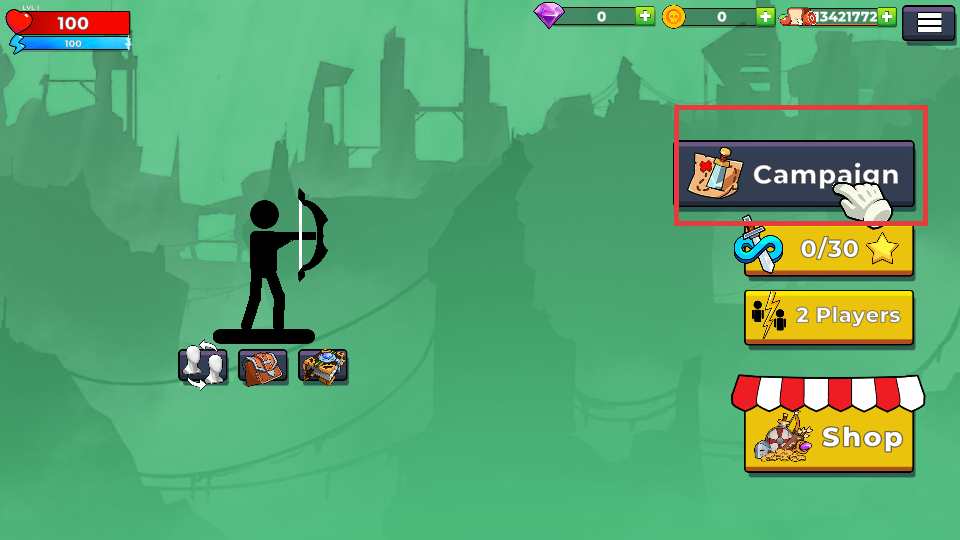Start the 0/30 star endless mode
The height and width of the screenshot is (540, 960).
828,249
